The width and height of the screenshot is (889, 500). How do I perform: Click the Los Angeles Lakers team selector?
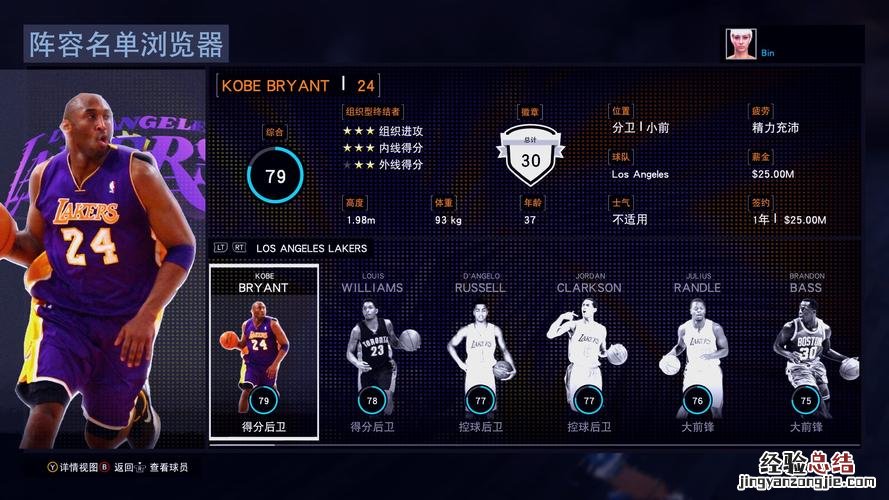[311, 248]
